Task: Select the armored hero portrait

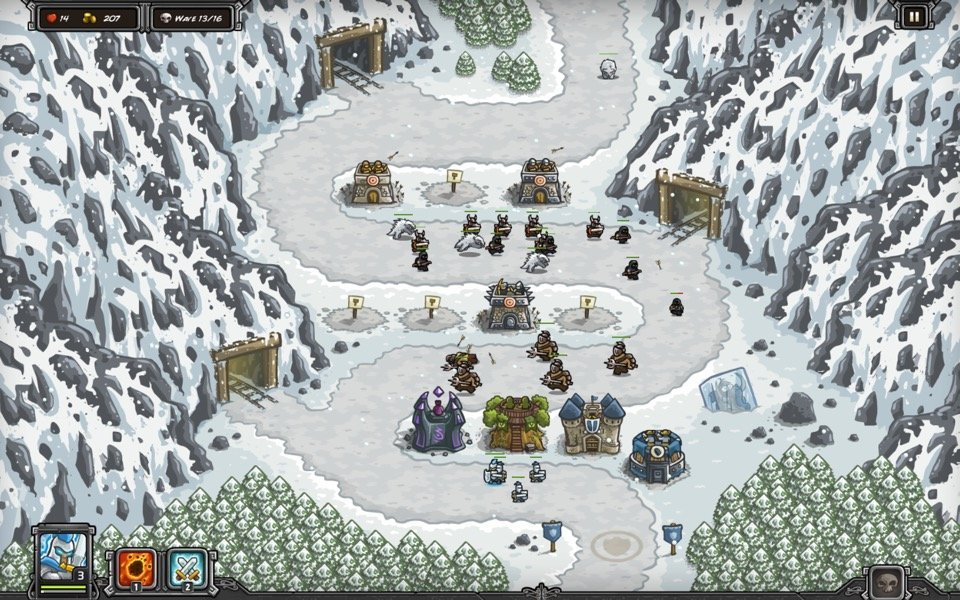Action: coord(65,556)
